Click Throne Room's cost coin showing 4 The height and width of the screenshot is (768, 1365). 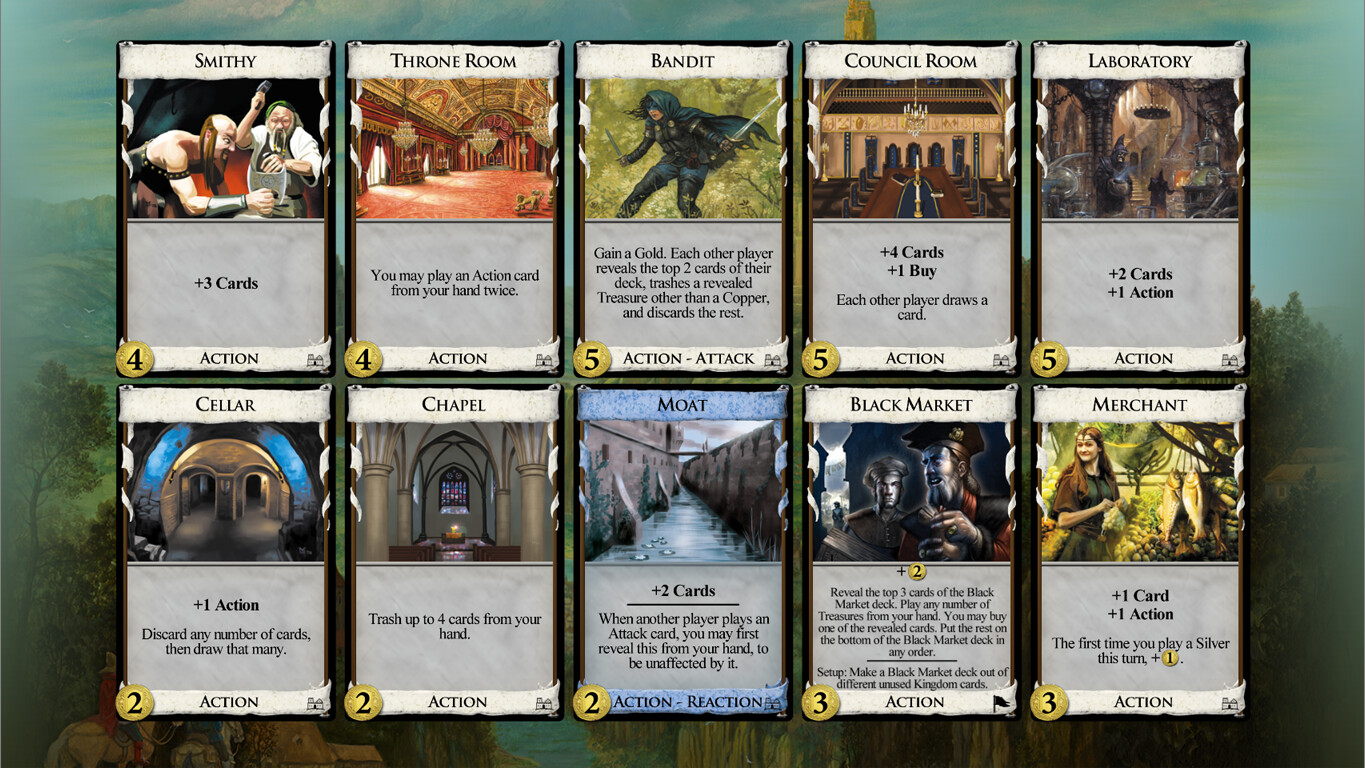click(365, 358)
